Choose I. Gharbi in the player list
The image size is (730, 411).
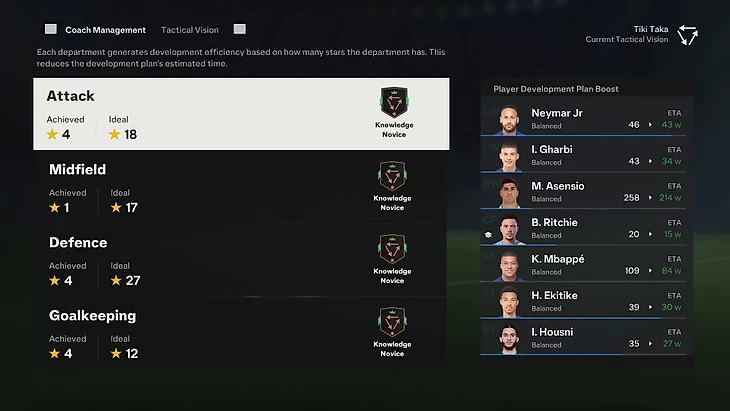[585, 155]
